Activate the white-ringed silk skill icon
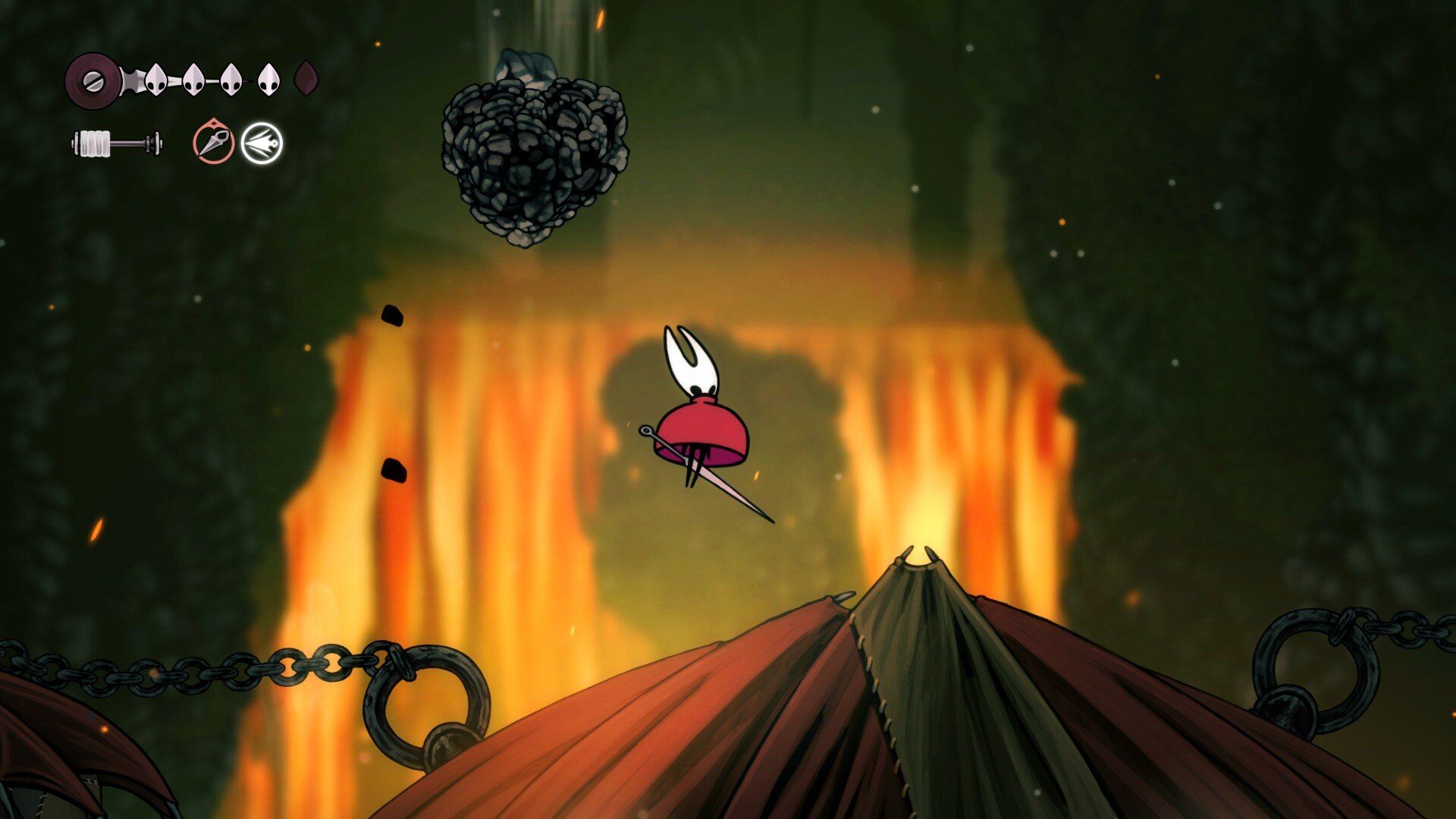Viewport: 1456px width, 819px height. click(x=262, y=143)
